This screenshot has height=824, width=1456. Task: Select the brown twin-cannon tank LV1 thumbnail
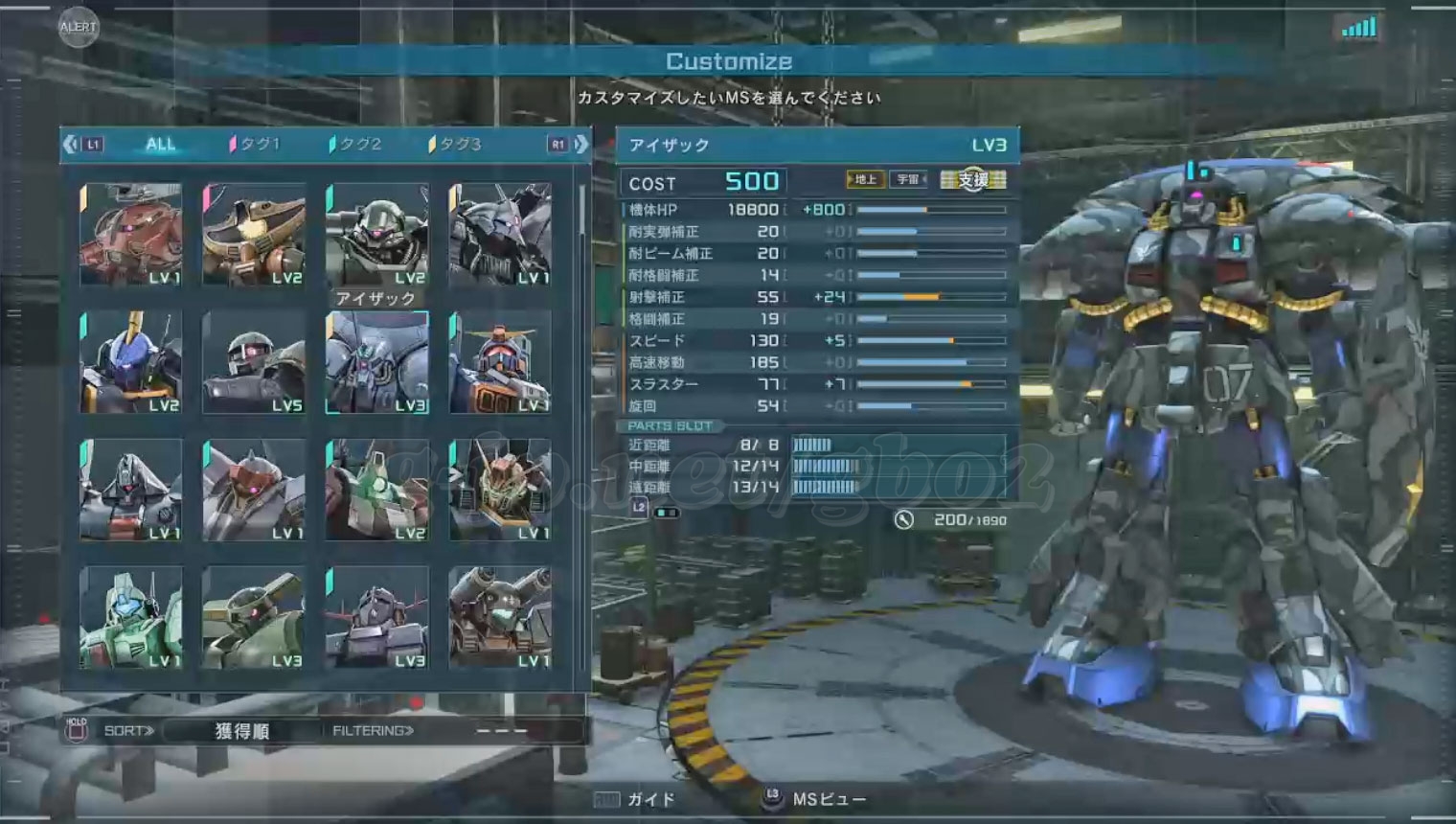click(x=499, y=618)
